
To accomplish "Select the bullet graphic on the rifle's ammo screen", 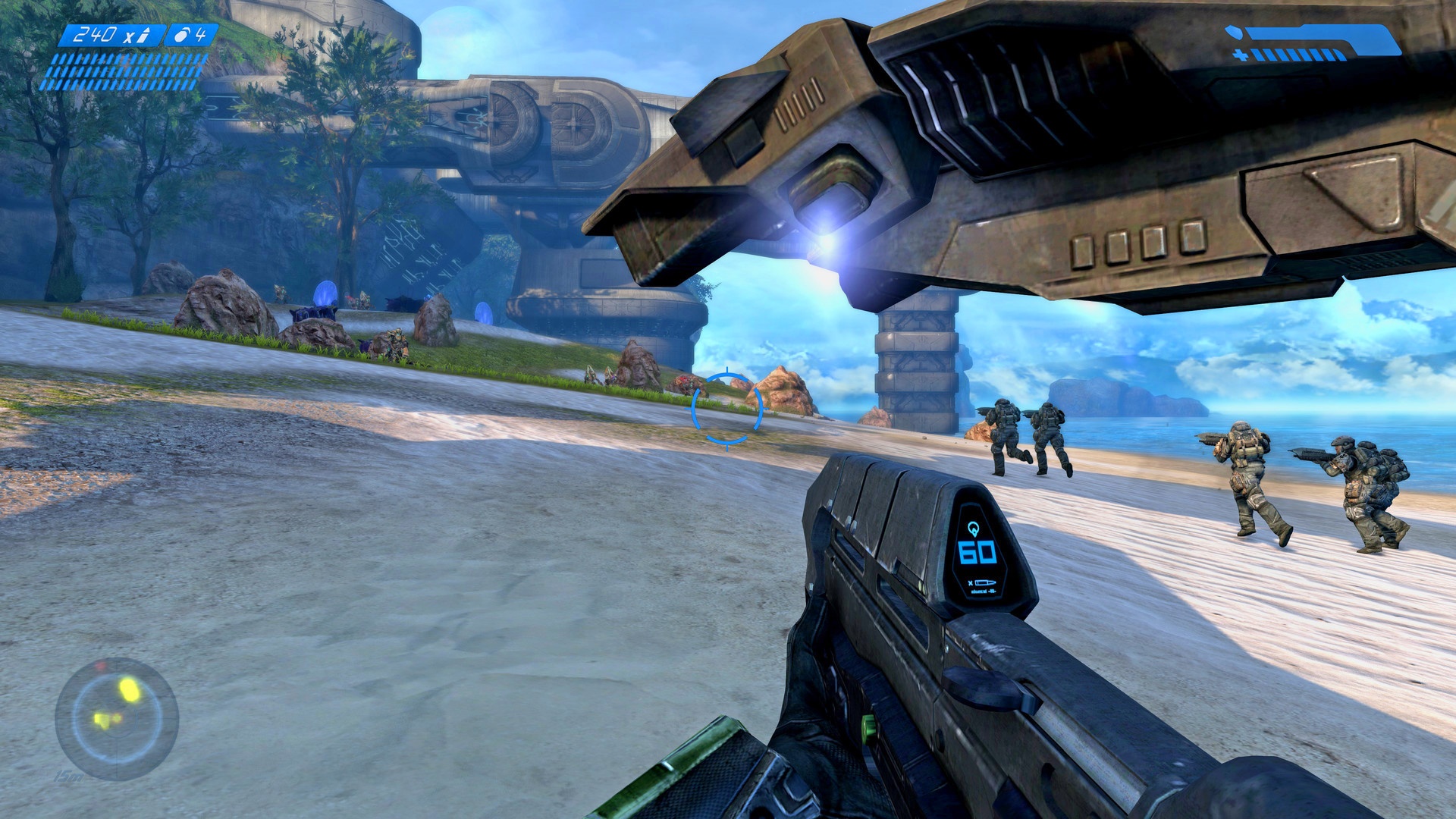I will [x=984, y=582].
